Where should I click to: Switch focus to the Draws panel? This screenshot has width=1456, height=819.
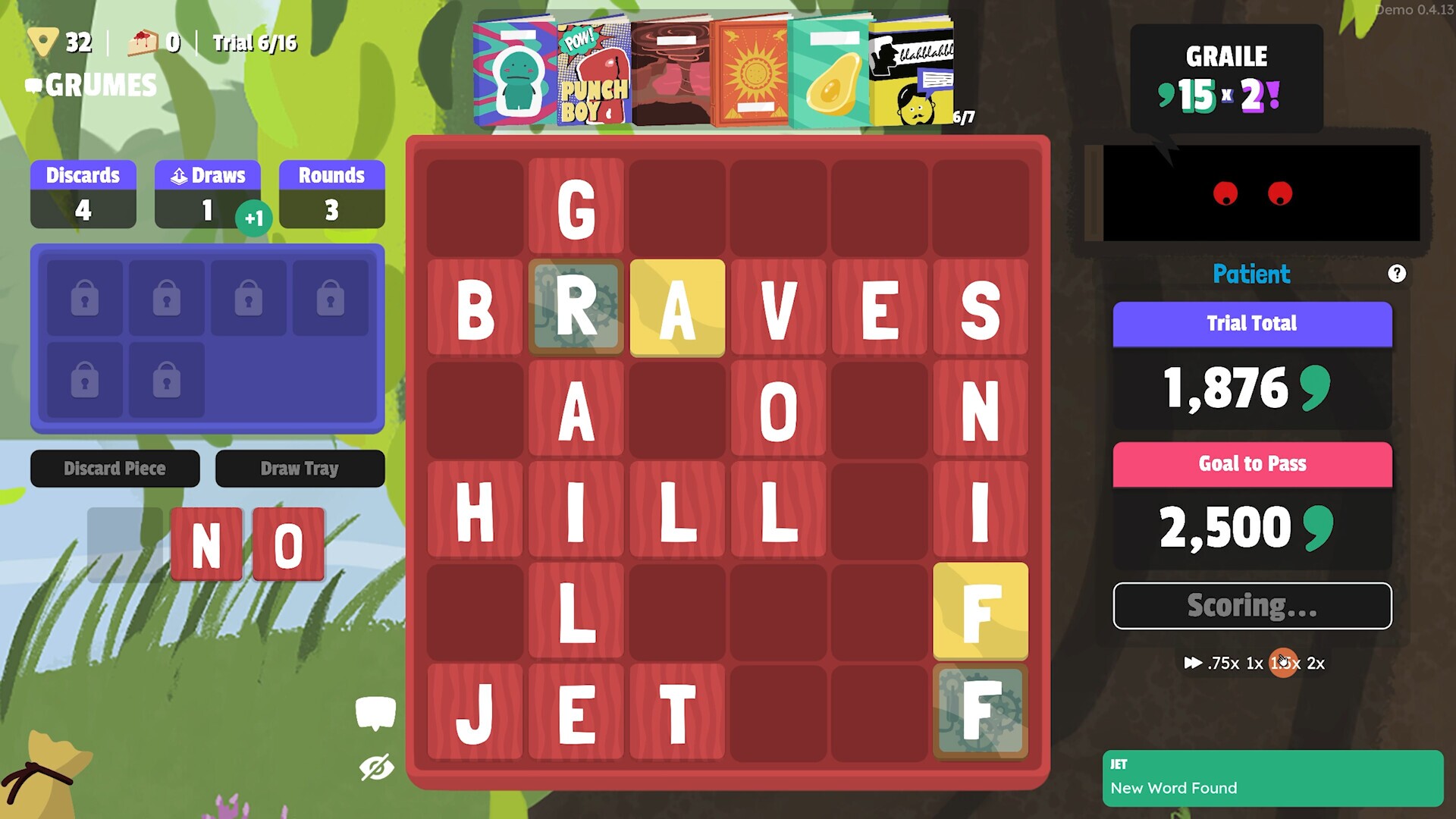207,193
